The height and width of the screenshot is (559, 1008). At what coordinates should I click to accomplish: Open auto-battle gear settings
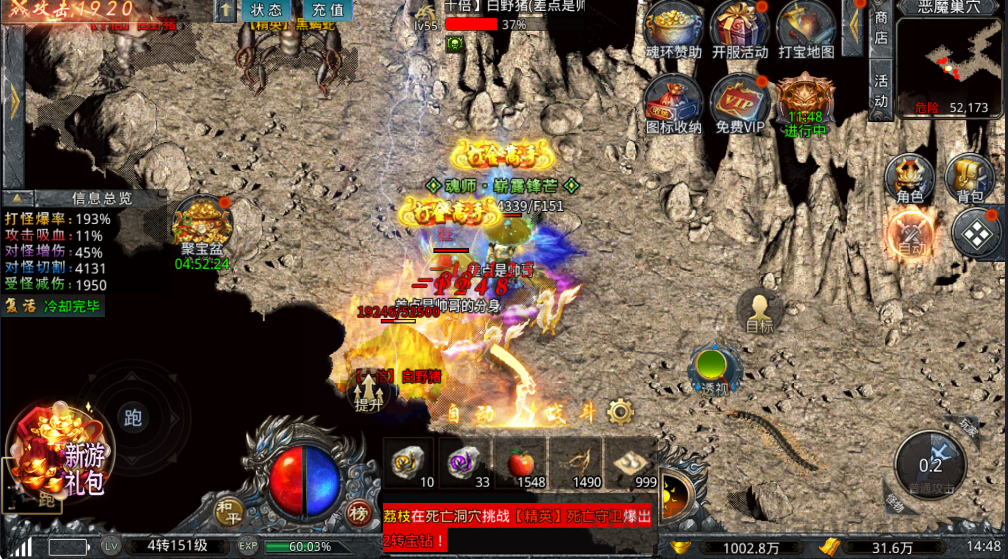[x=621, y=411]
